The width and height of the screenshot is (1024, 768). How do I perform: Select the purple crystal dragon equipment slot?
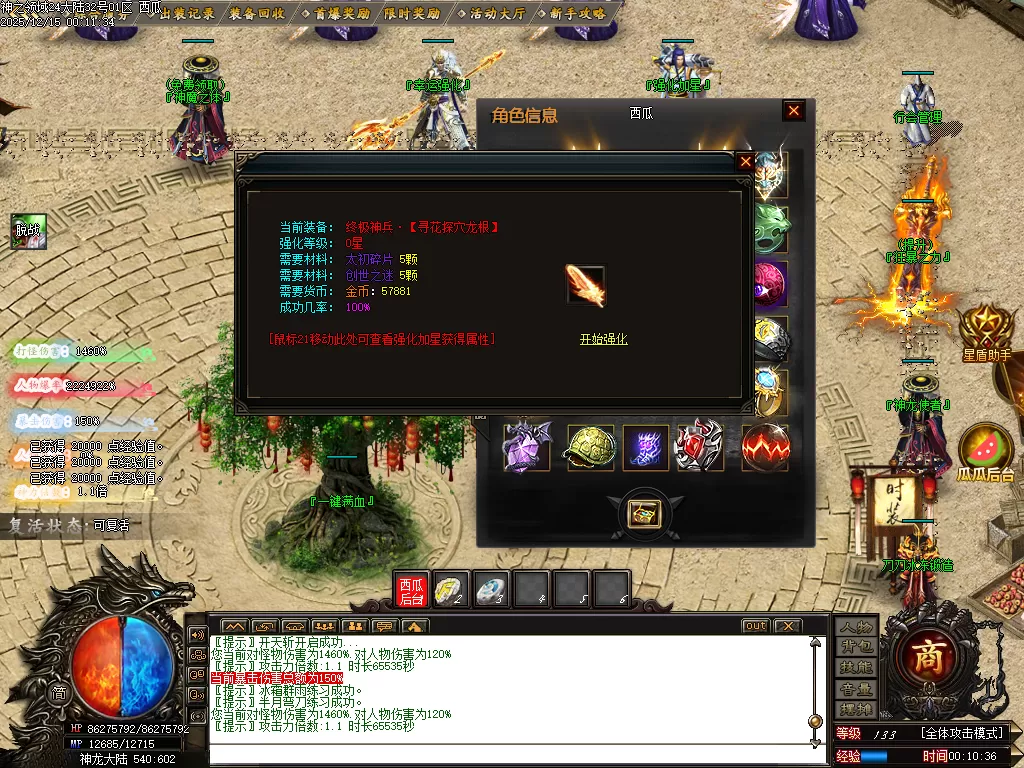click(x=527, y=447)
